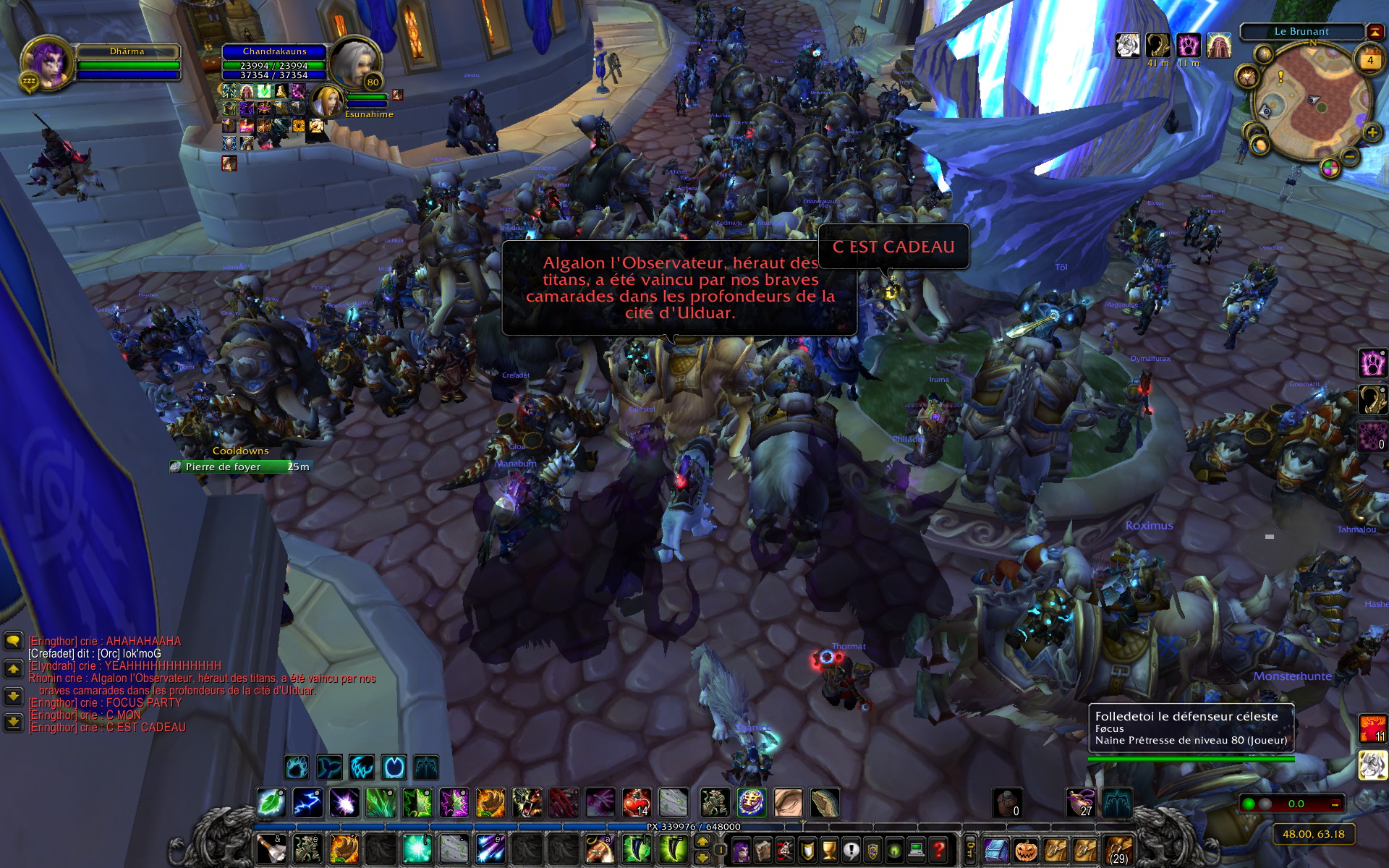Click the white tiger mount buff icon
1389x868 pixels.
pos(1128,46)
